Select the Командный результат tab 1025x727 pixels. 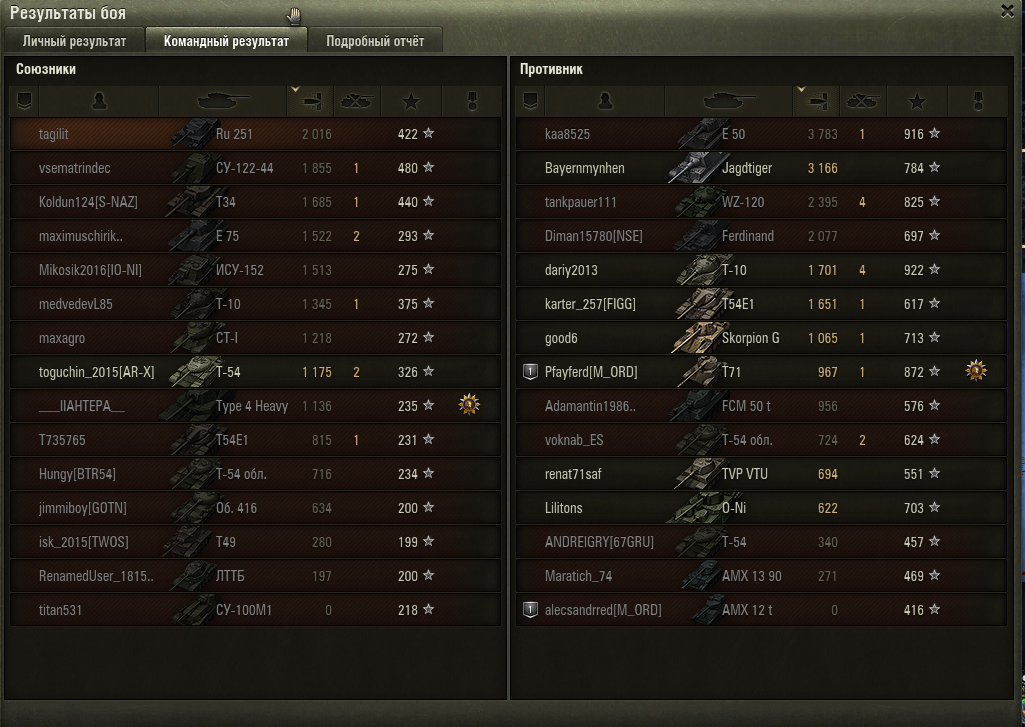coord(226,41)
